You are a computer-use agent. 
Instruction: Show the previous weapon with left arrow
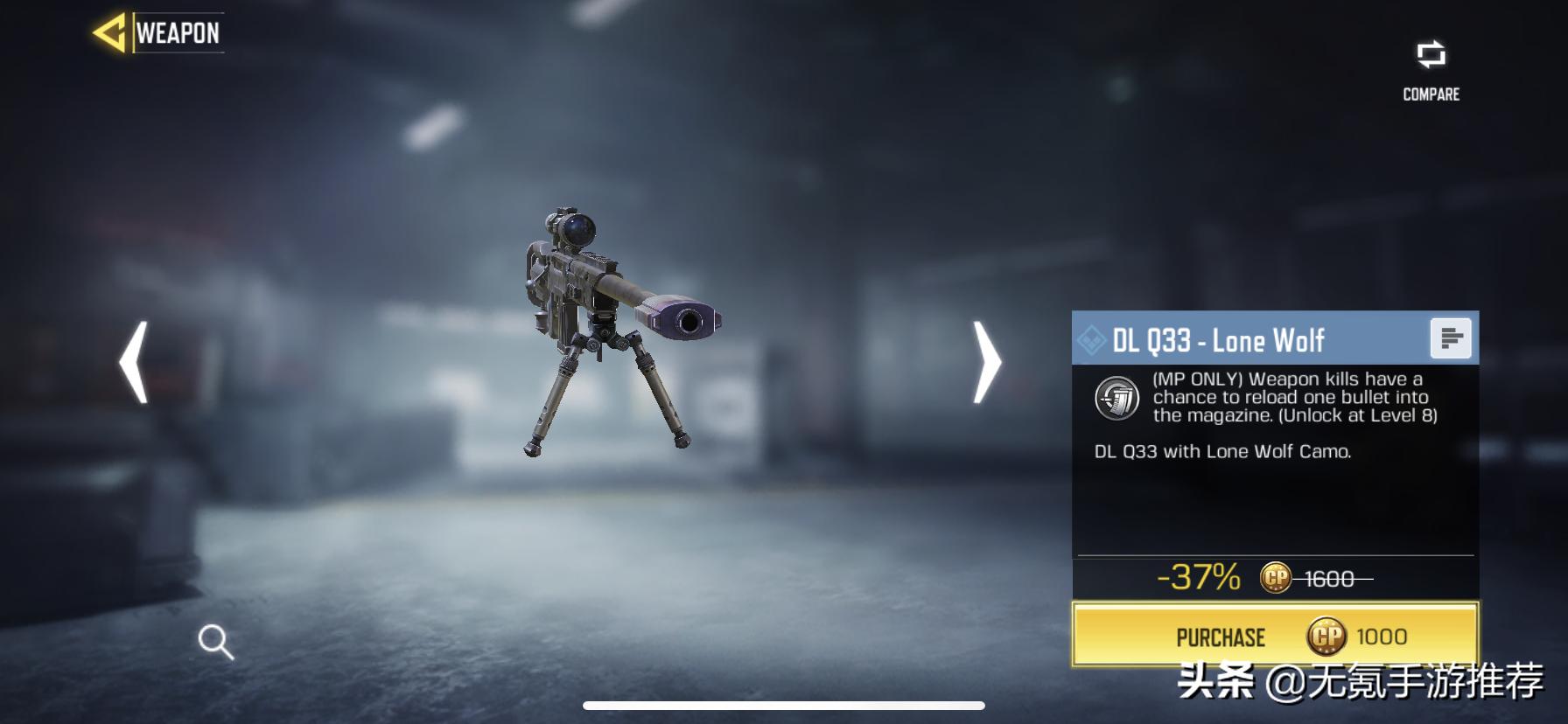(x=134, y=362)
